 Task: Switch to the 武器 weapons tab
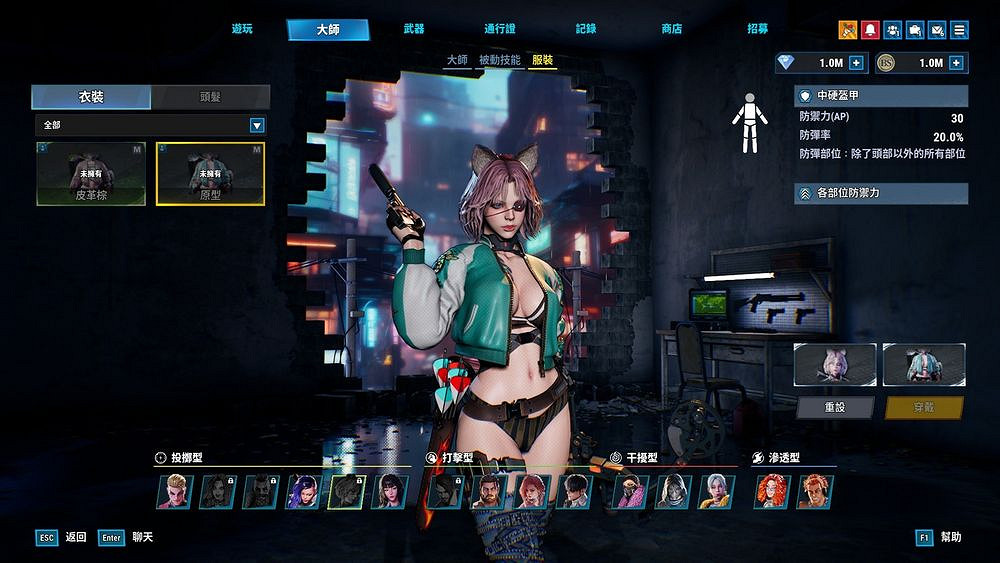pos(413,30)
